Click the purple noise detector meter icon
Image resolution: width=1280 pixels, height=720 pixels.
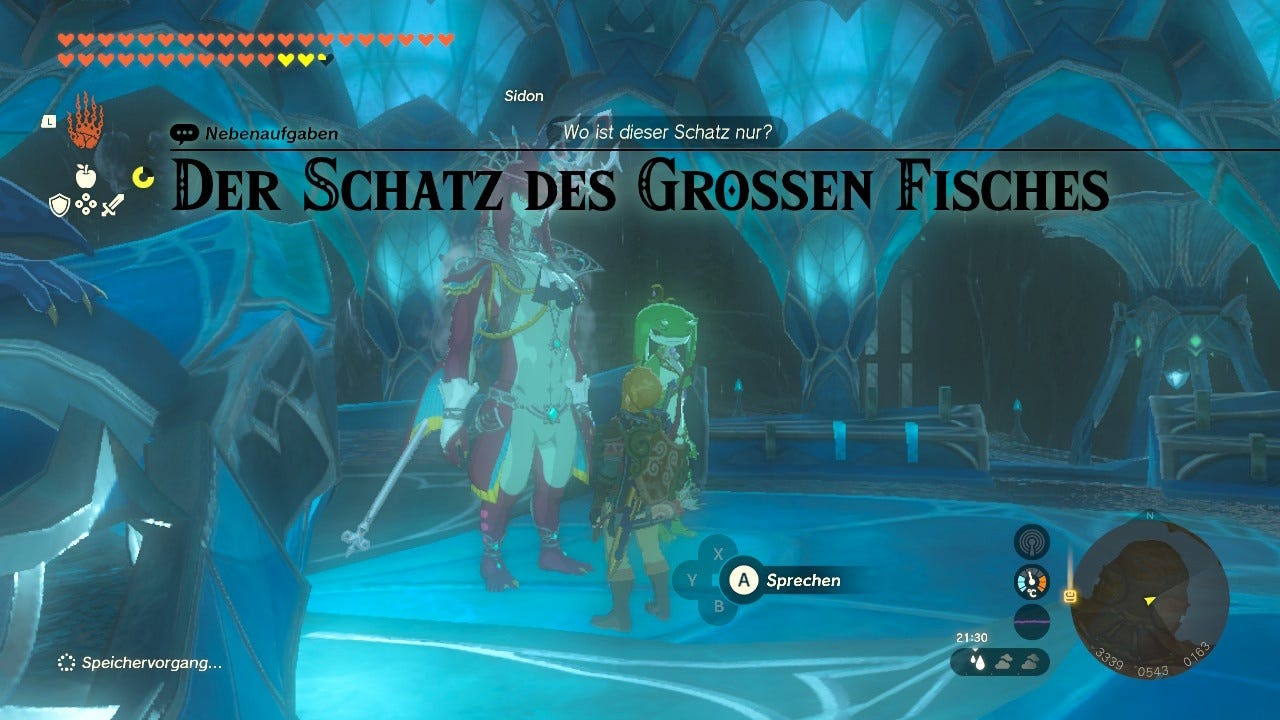point(1032,620)
